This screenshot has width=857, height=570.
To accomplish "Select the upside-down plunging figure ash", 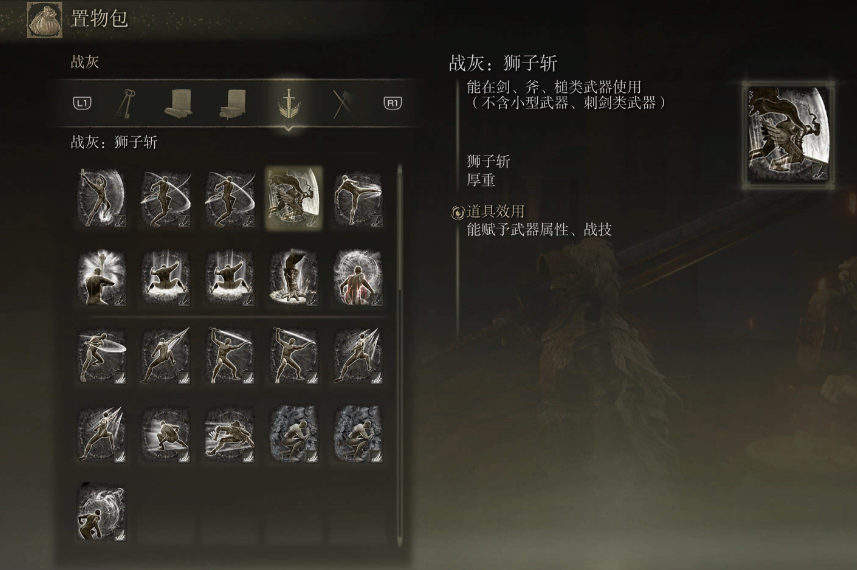I will (x=293, y=276).
